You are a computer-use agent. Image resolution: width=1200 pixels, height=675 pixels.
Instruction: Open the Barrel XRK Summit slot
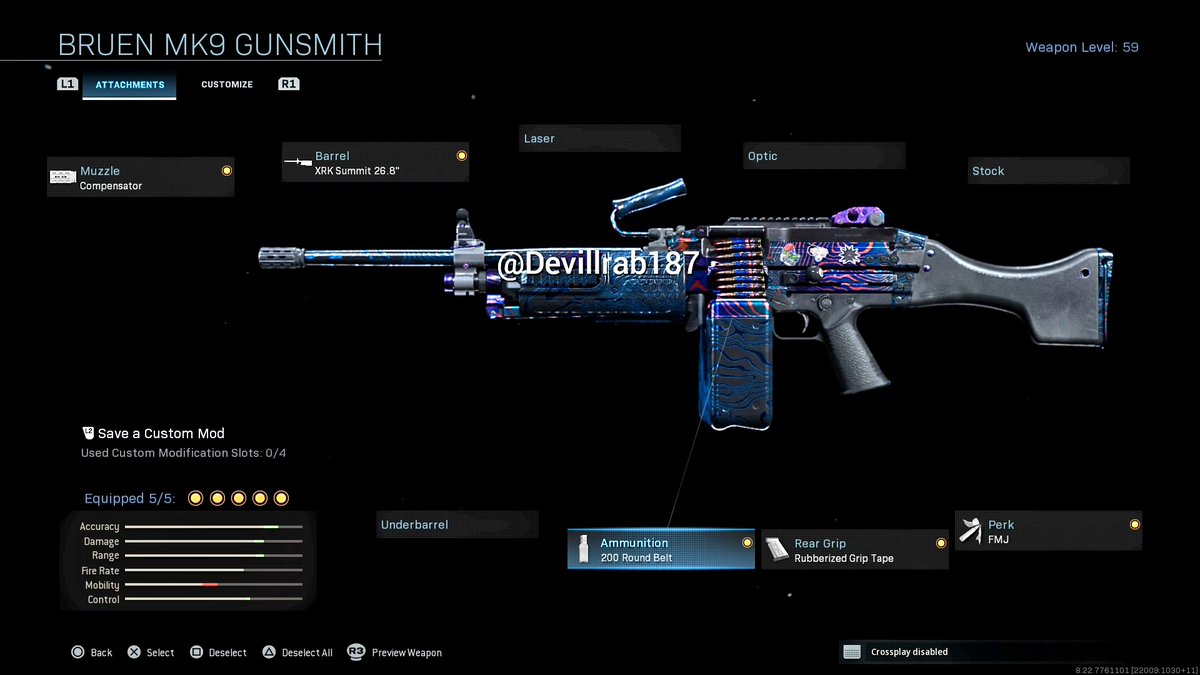click(376, 163)
